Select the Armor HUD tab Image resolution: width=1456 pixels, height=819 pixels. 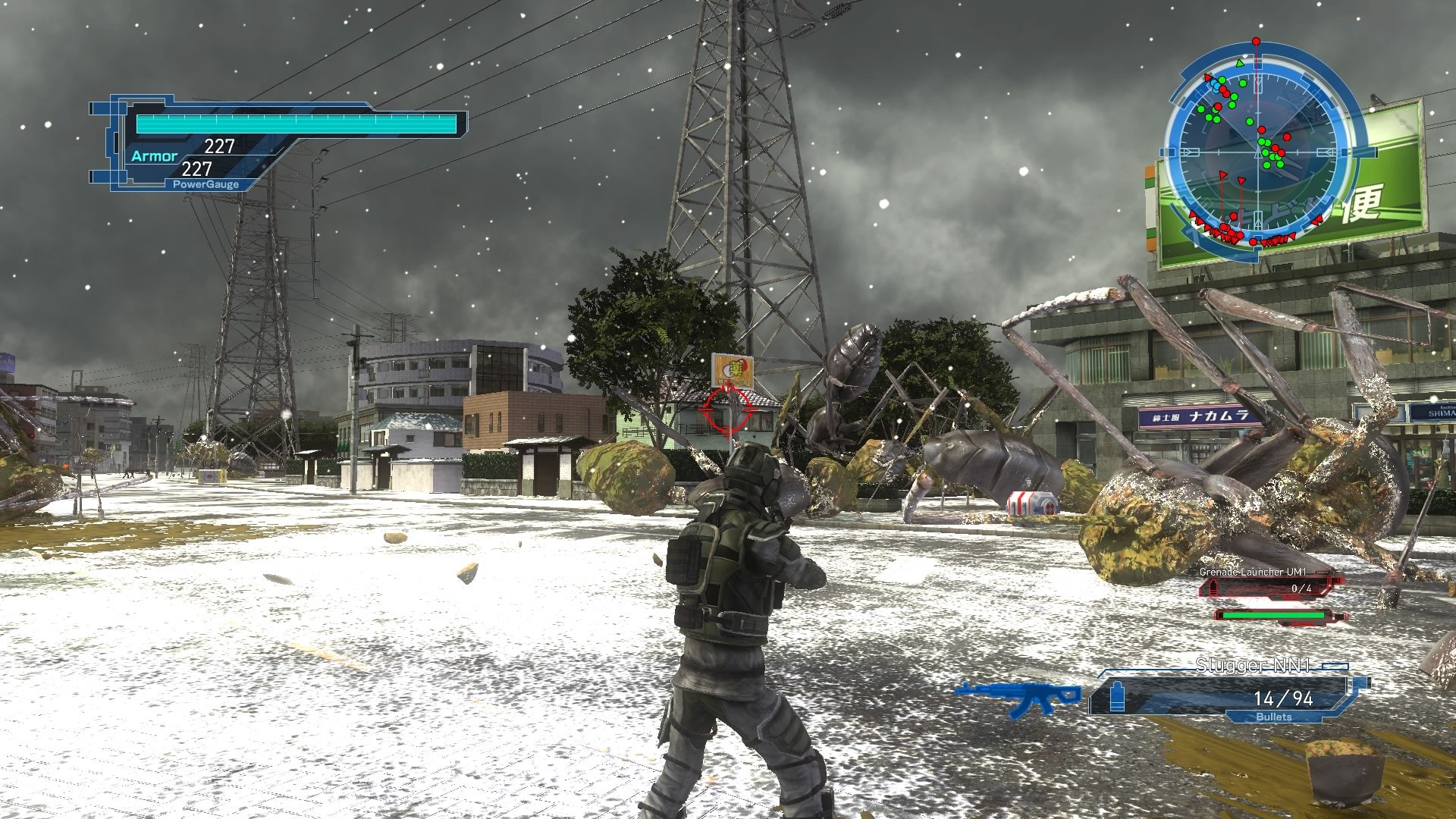pyautogui.click(x=155, y=155)
